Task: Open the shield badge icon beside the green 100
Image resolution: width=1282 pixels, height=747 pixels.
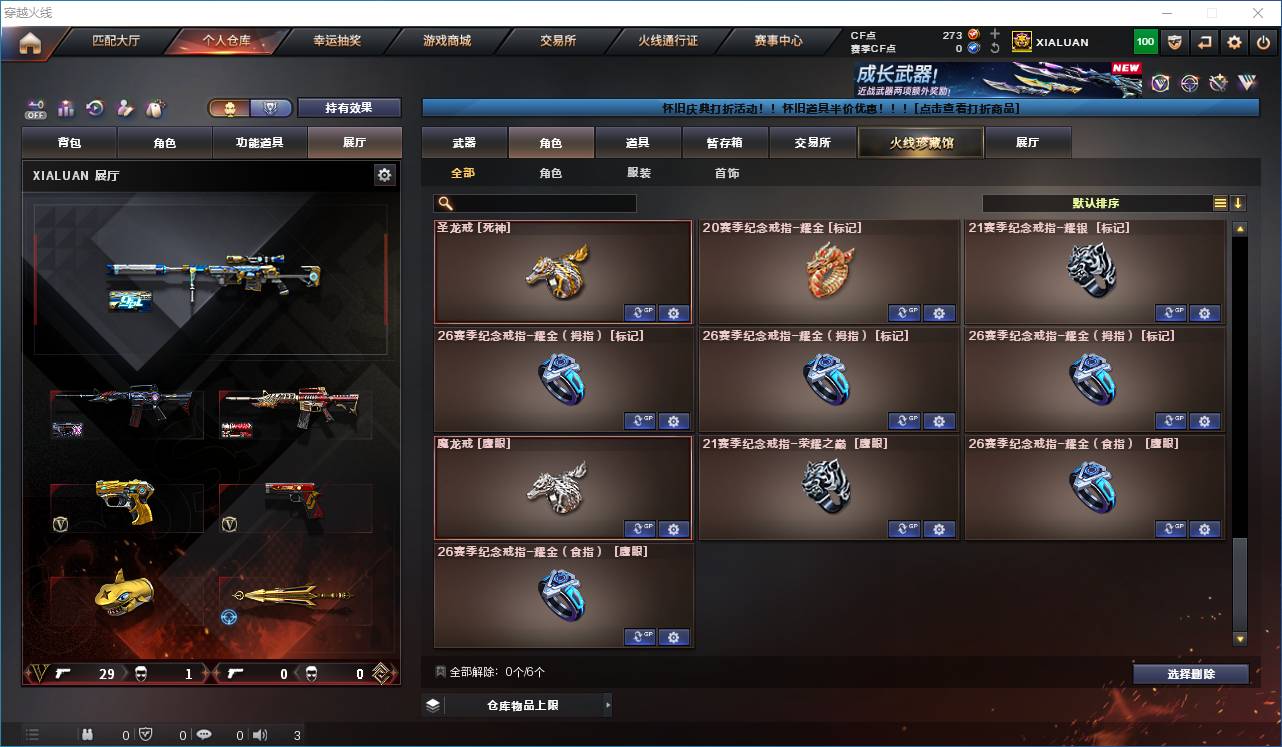Action: pos(1173,41)
